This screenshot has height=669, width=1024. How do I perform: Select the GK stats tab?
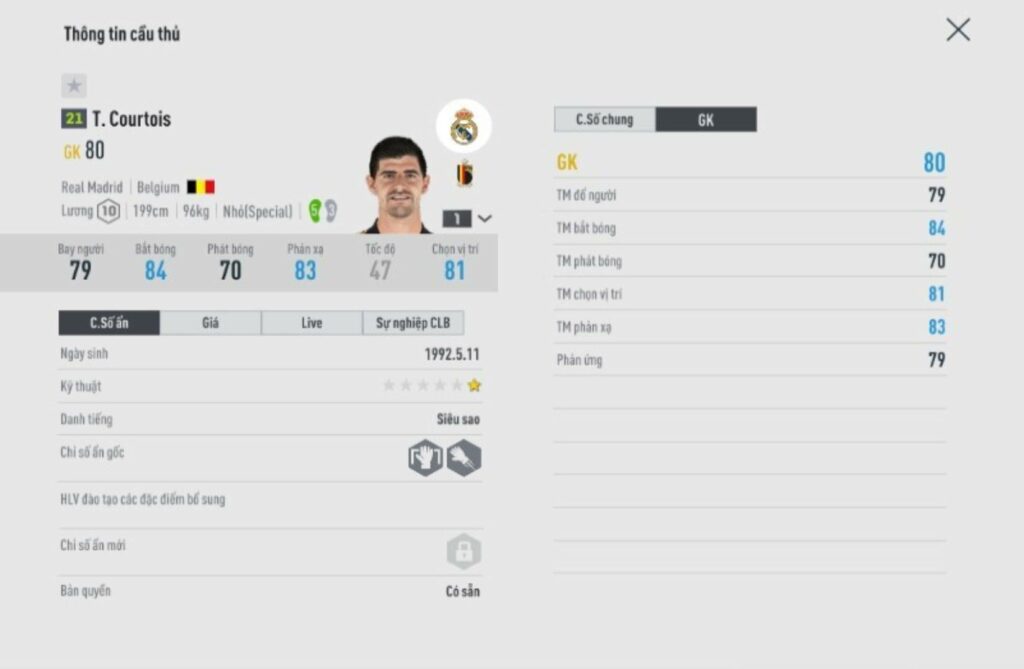click(x=705, y=120)
